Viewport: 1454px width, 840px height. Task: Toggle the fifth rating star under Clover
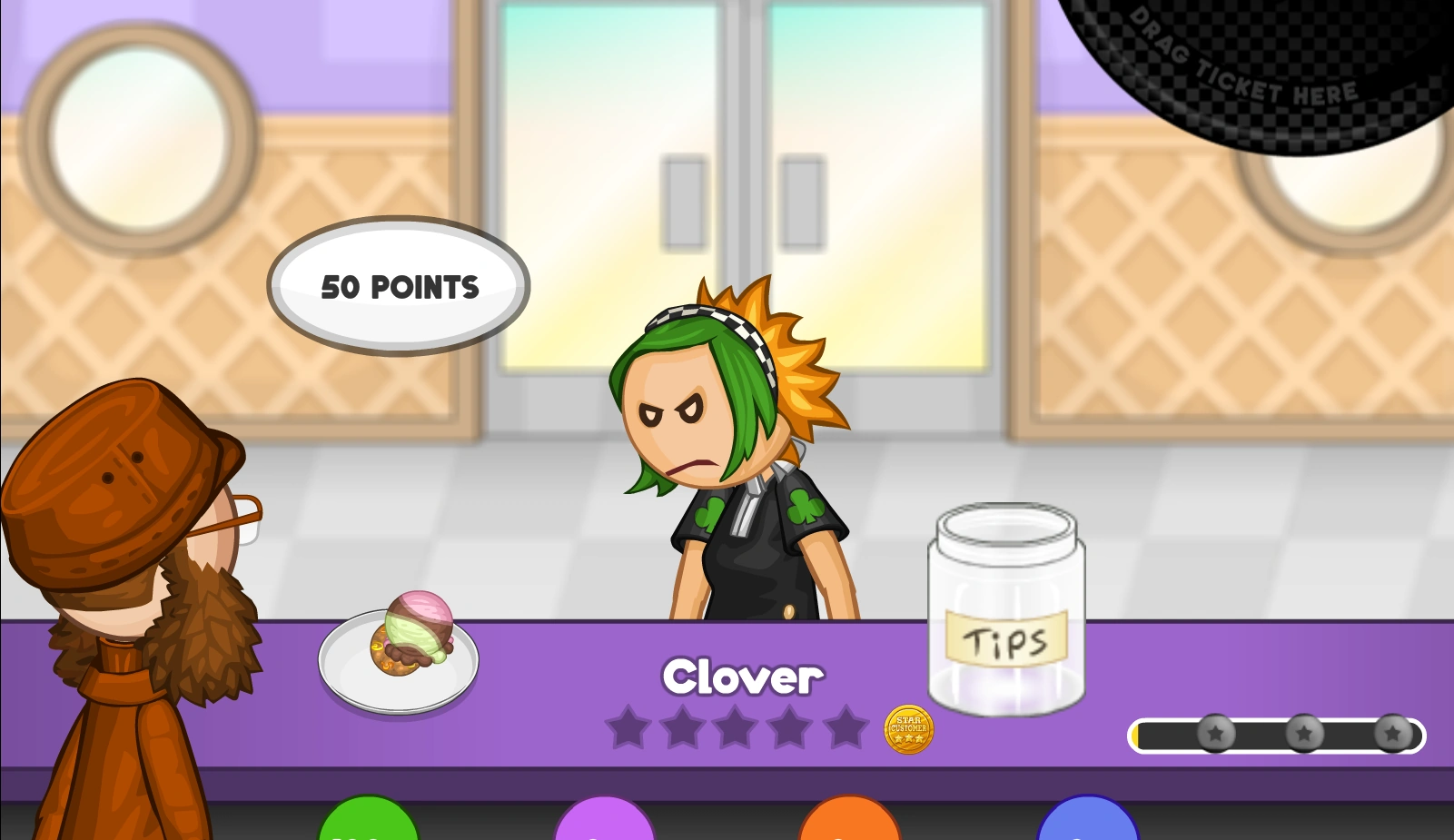(x=845, y=726)
